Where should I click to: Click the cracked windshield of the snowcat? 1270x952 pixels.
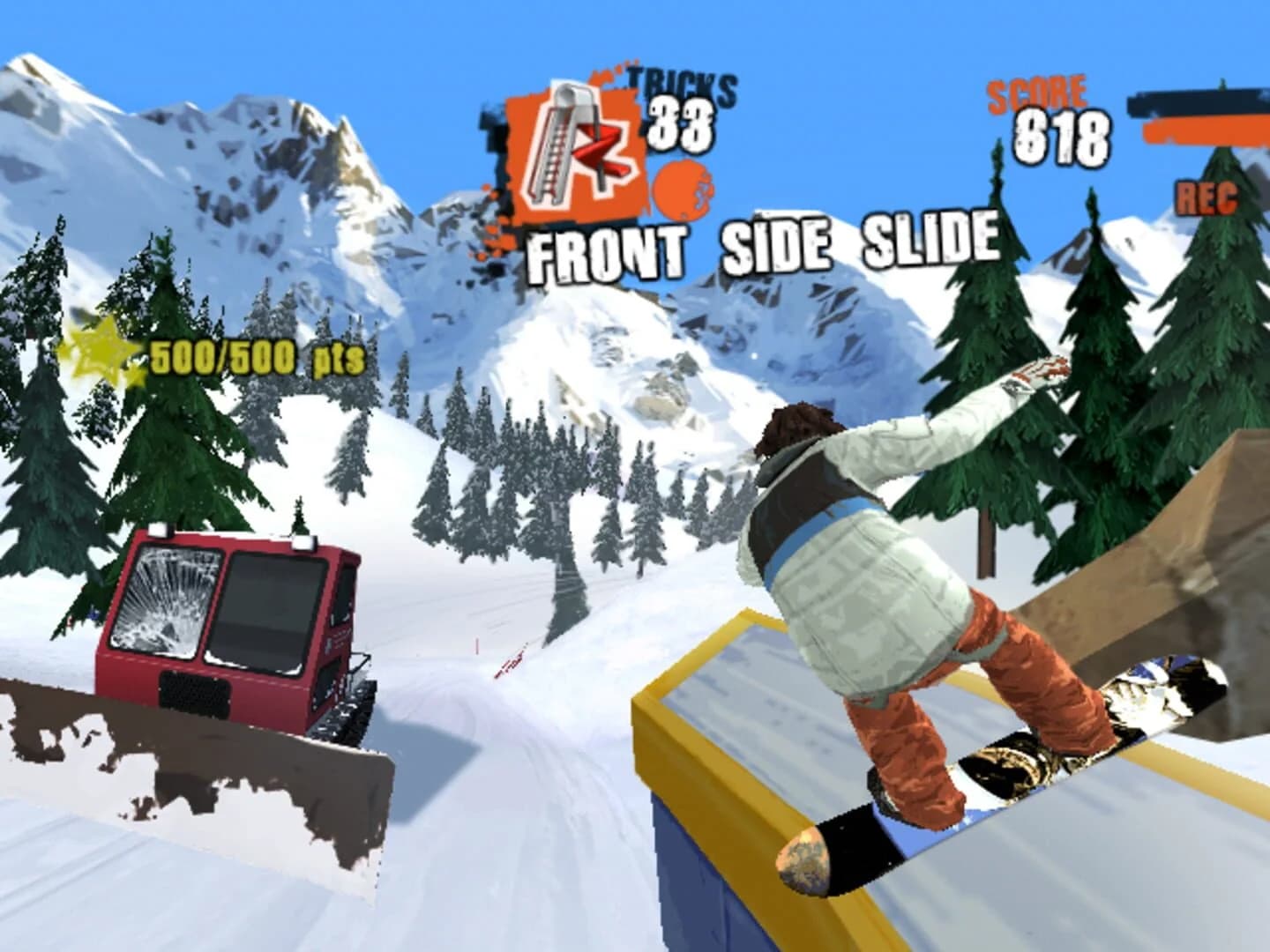click(159, 599)
